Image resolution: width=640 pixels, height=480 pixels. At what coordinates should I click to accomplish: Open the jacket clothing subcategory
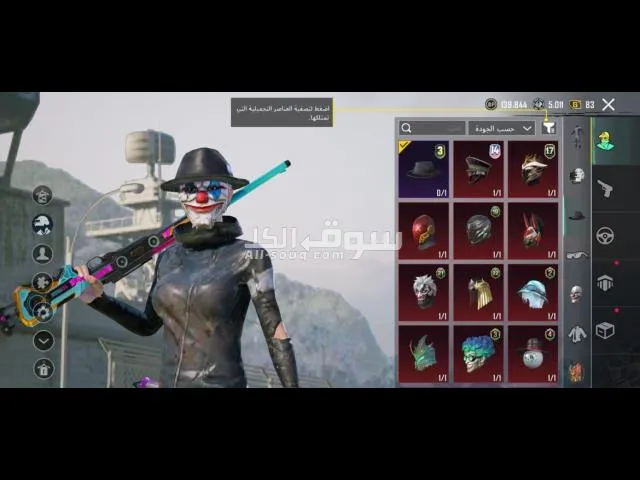(576, 333)
